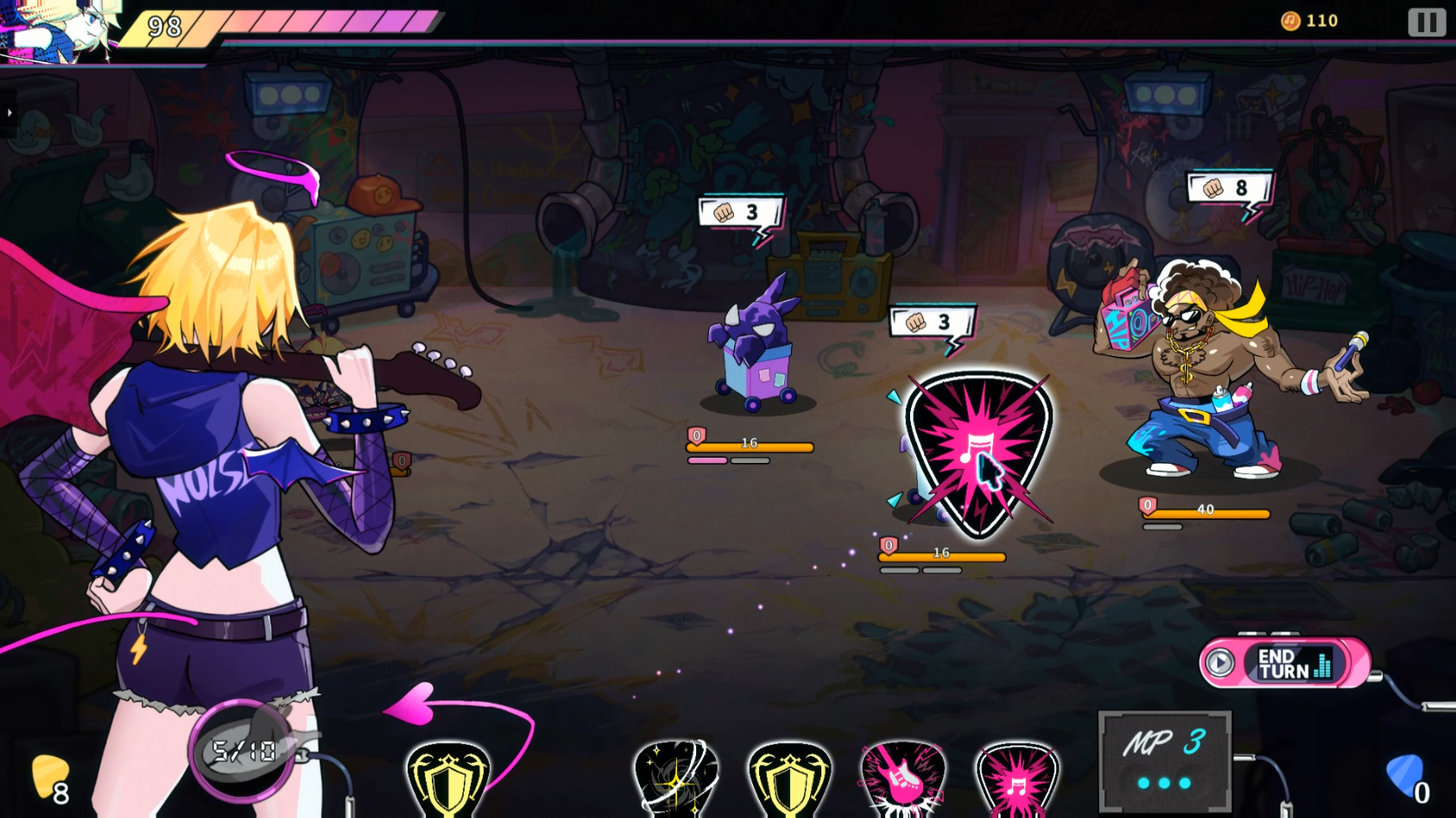The image size is (1456, 818).
Task: Pause the game with the pause button
Action: click(1426, 22)
